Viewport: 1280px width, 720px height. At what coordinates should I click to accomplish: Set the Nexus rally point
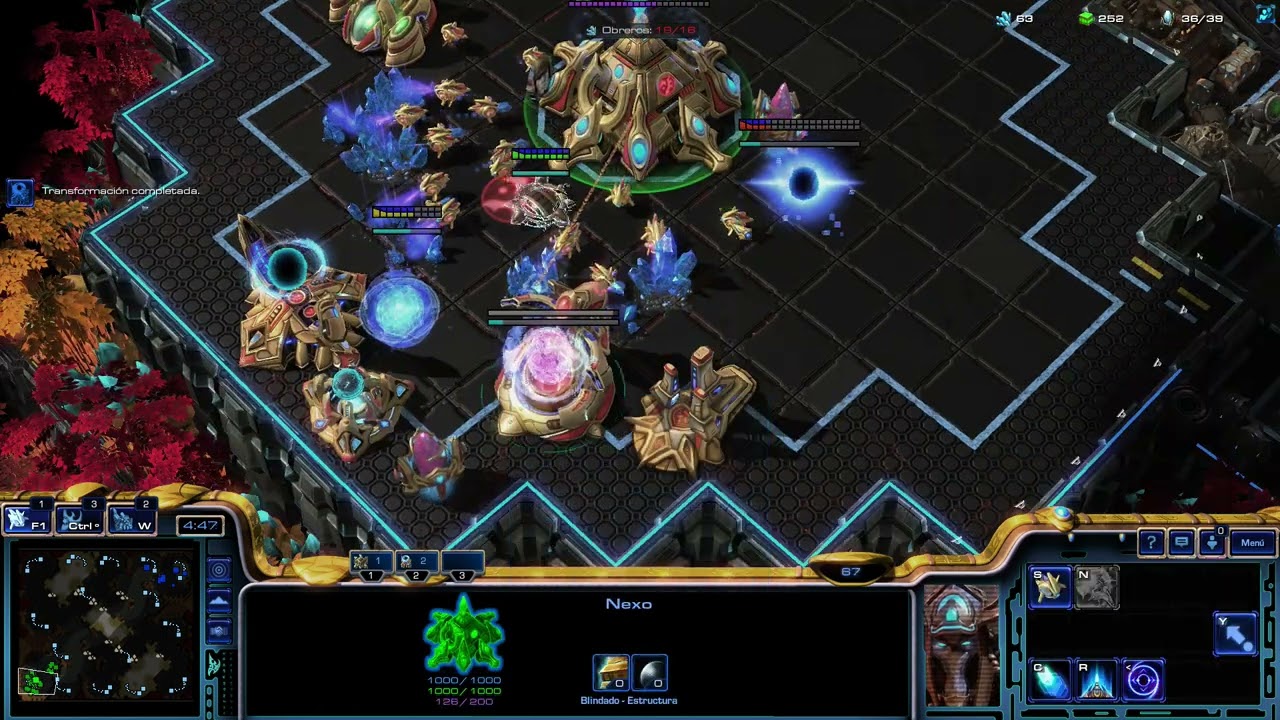pos(1235,634)
